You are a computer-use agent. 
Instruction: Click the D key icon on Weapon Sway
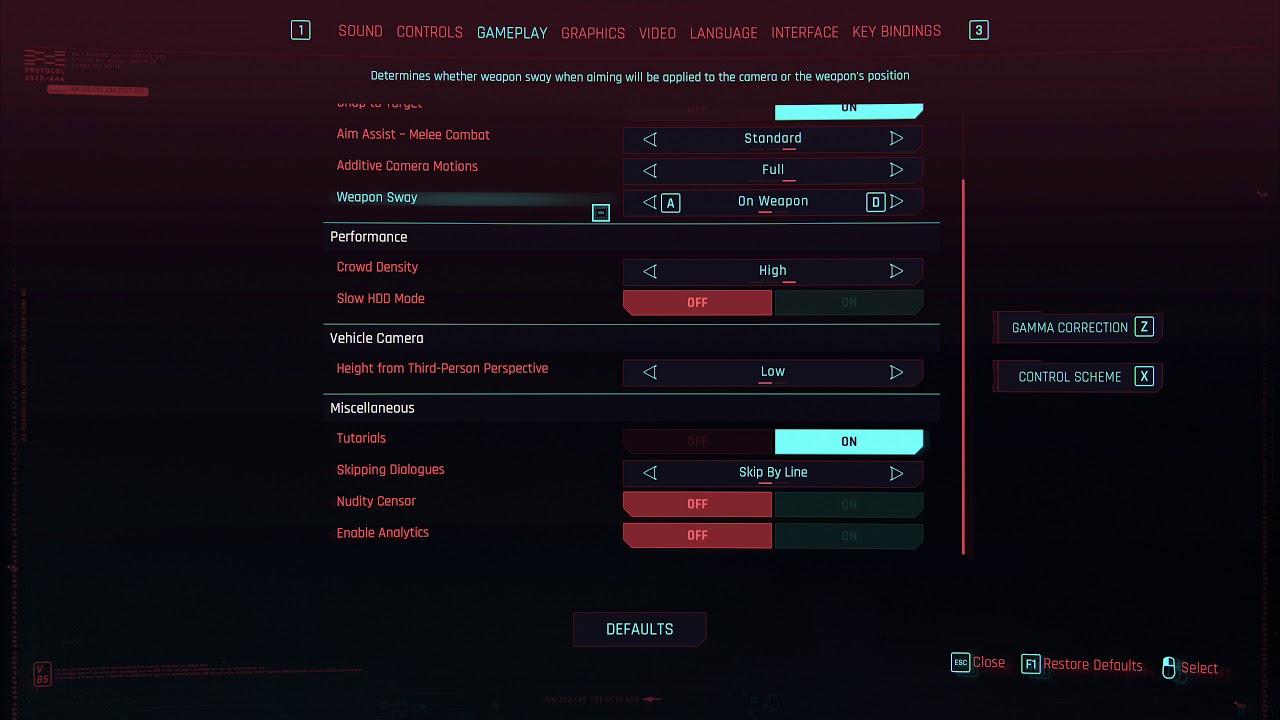point(875,202)
